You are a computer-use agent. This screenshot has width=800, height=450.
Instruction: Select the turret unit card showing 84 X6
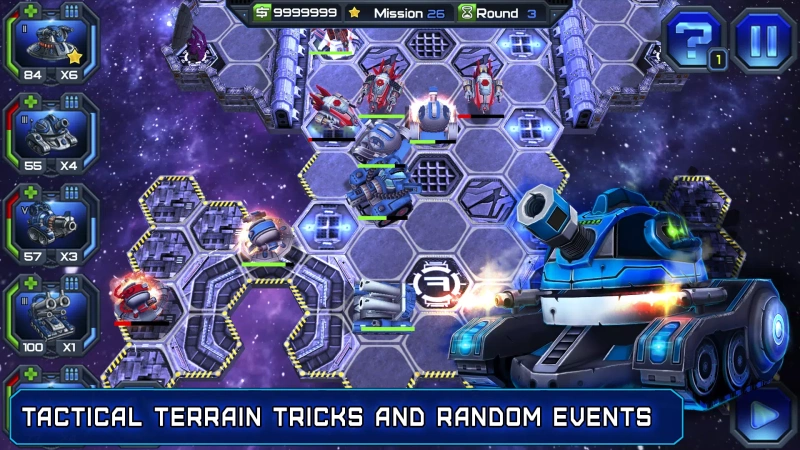click(x=51, y=46)
